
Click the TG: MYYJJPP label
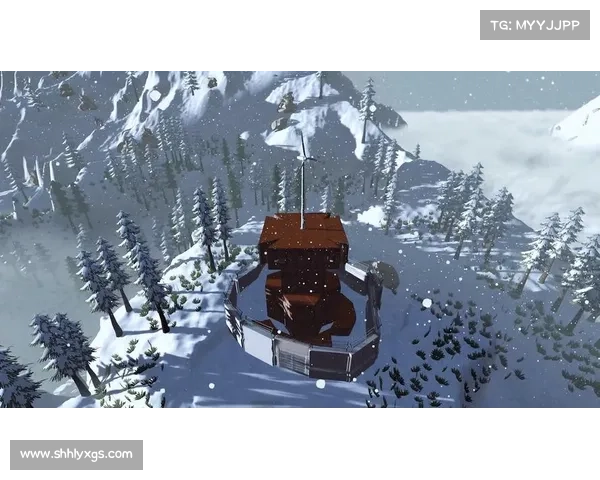[535, 24]
